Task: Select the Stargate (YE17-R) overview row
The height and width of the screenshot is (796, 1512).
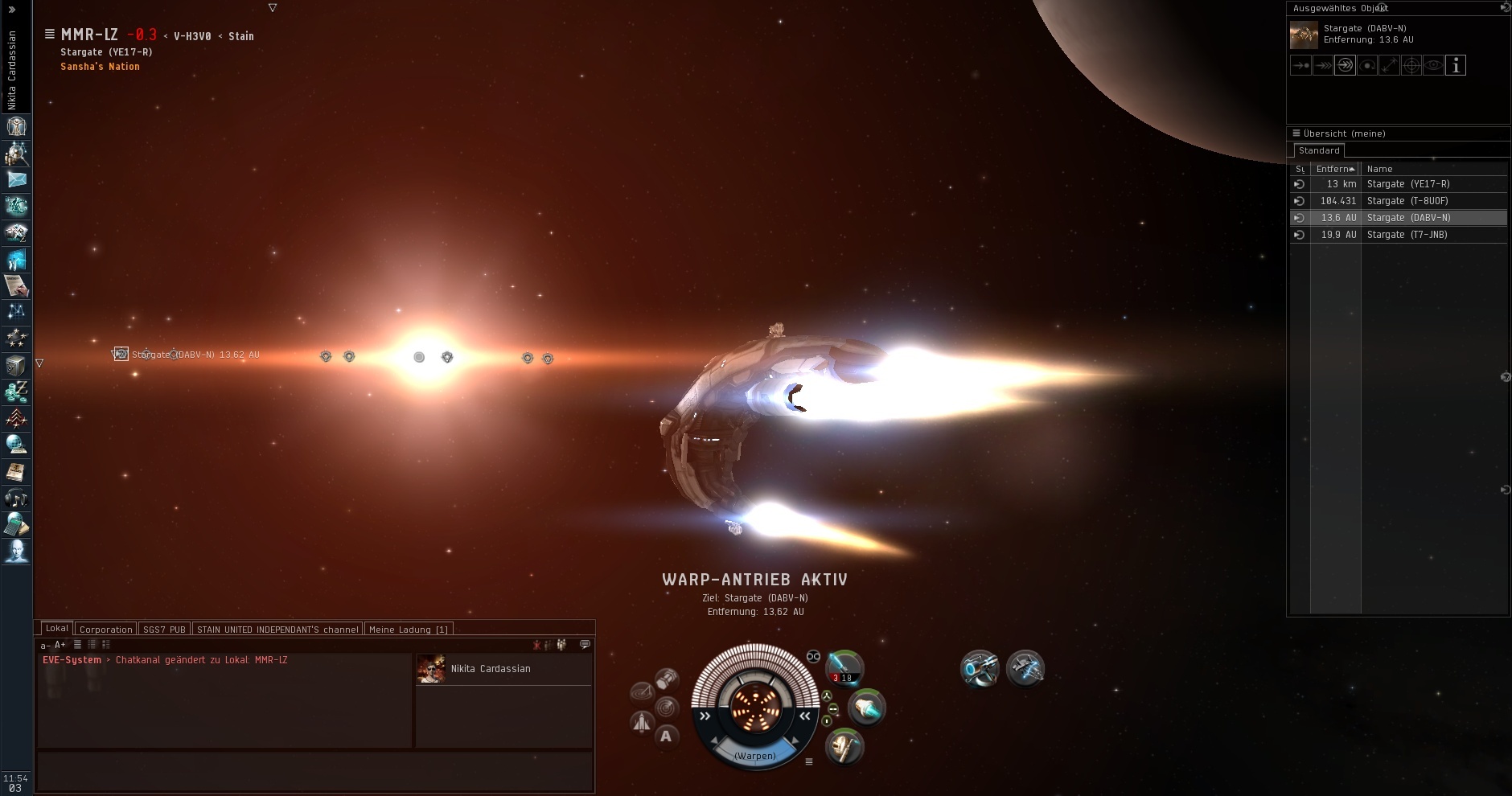Action: coord(1407,184)
